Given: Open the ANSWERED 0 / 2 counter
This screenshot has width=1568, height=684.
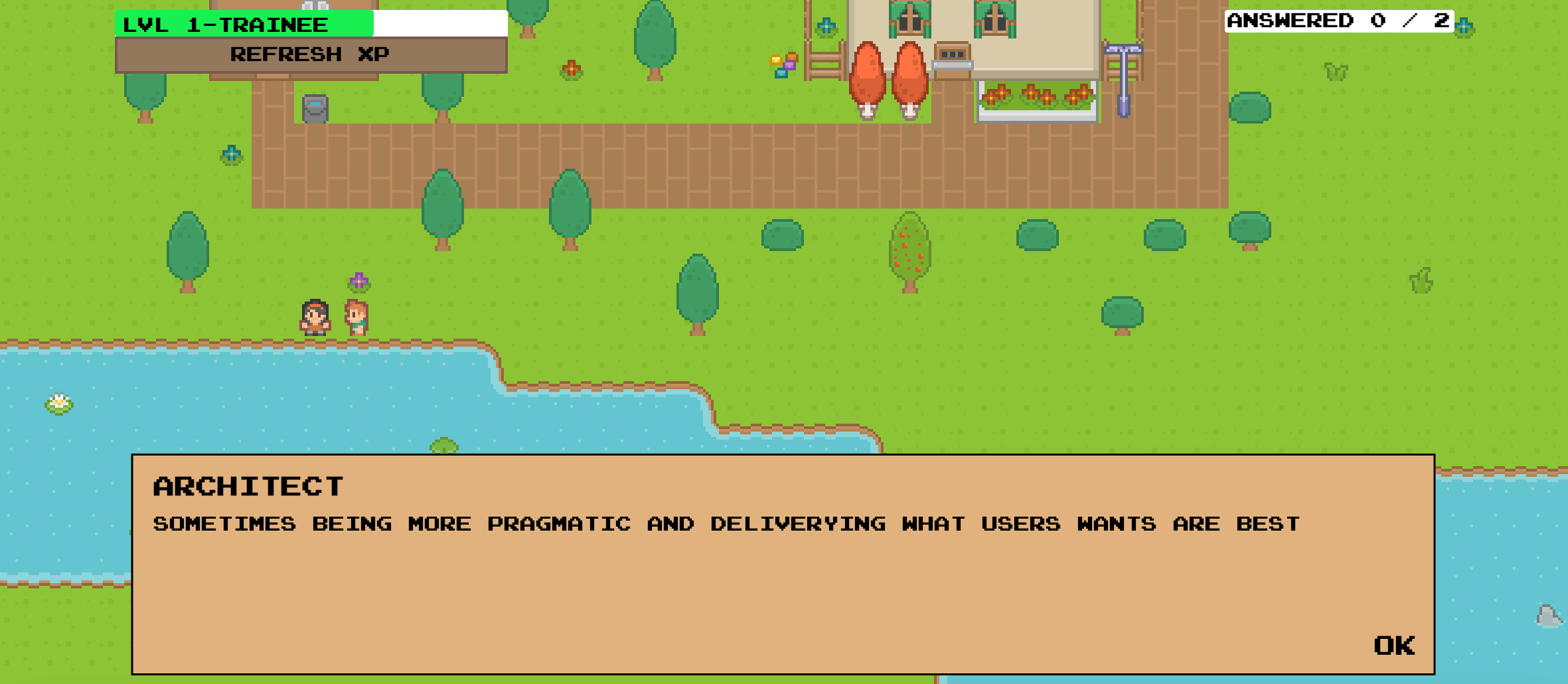Looking at the screenshot, I should pyautogui.click(x=1338, y=20).
